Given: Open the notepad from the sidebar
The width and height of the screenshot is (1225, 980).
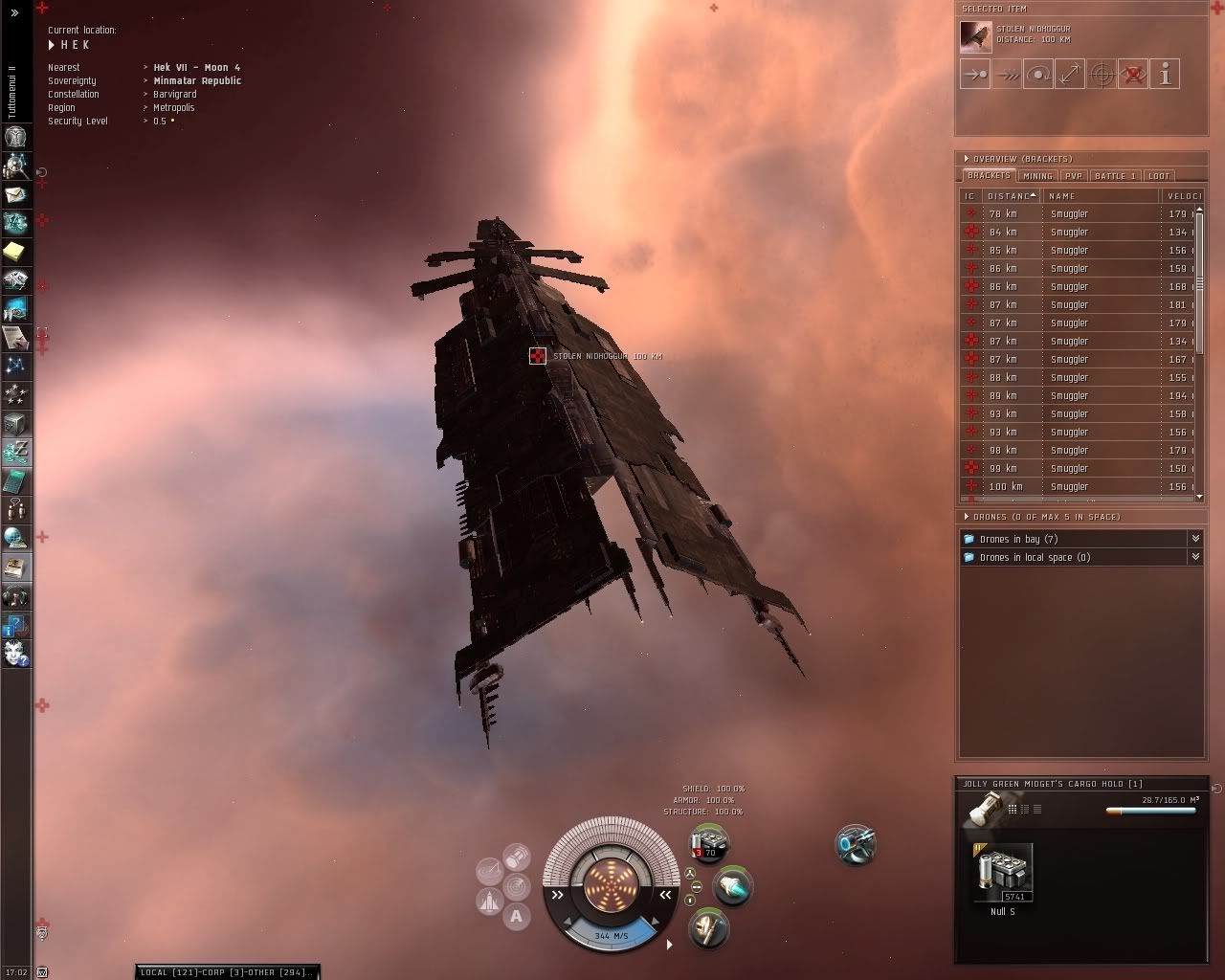Looking at the screenshot, I should click(15, 252).
